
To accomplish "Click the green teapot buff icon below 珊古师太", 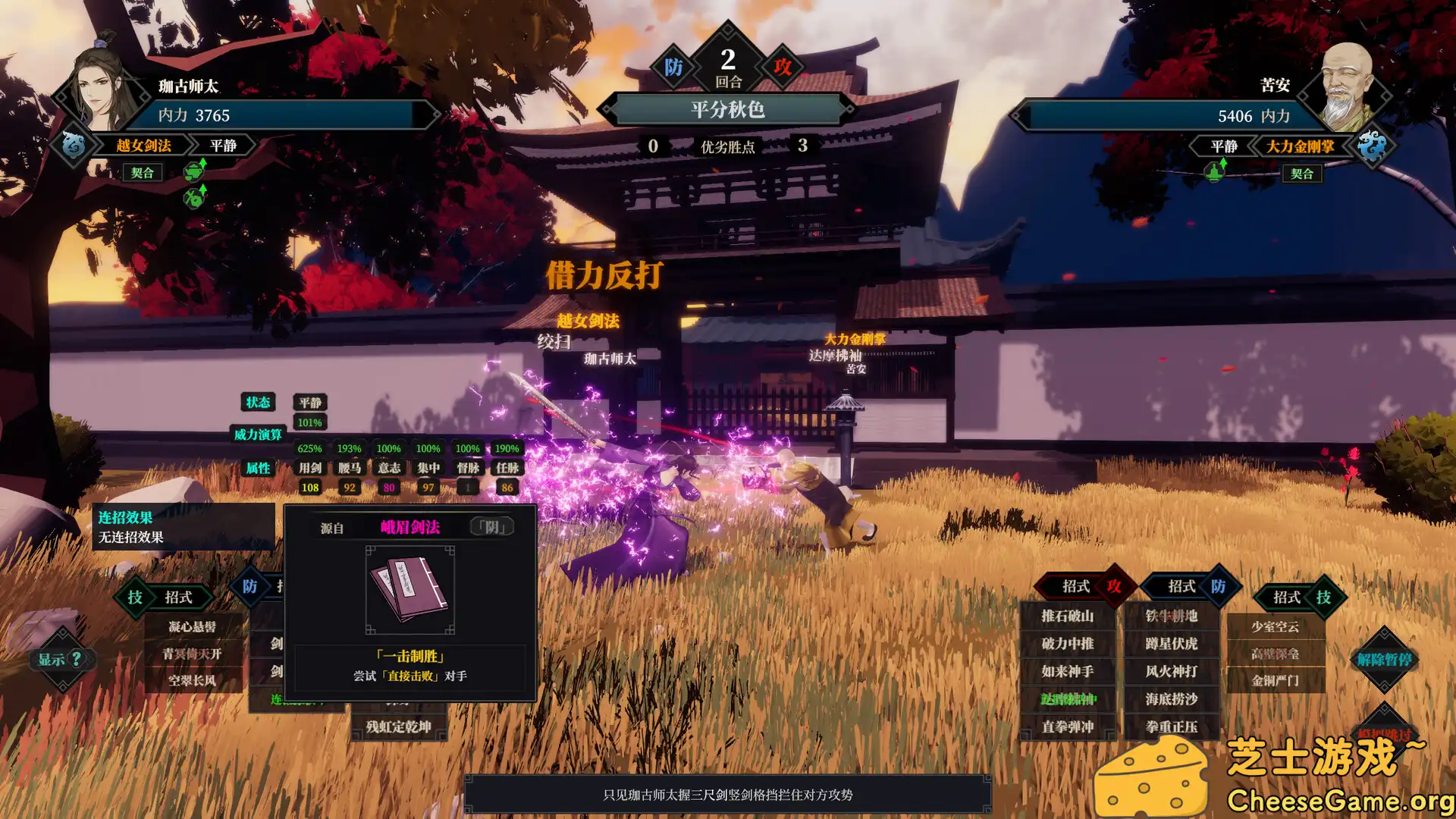I will pos(195,171).
